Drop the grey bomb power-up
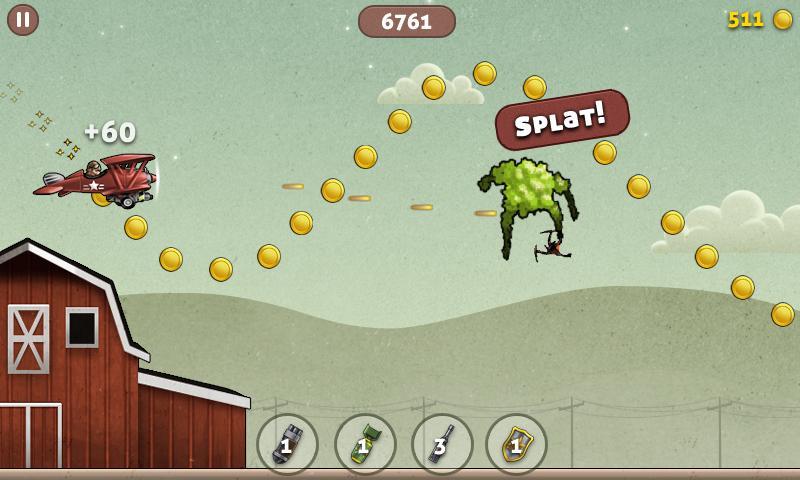 [287, 444]
